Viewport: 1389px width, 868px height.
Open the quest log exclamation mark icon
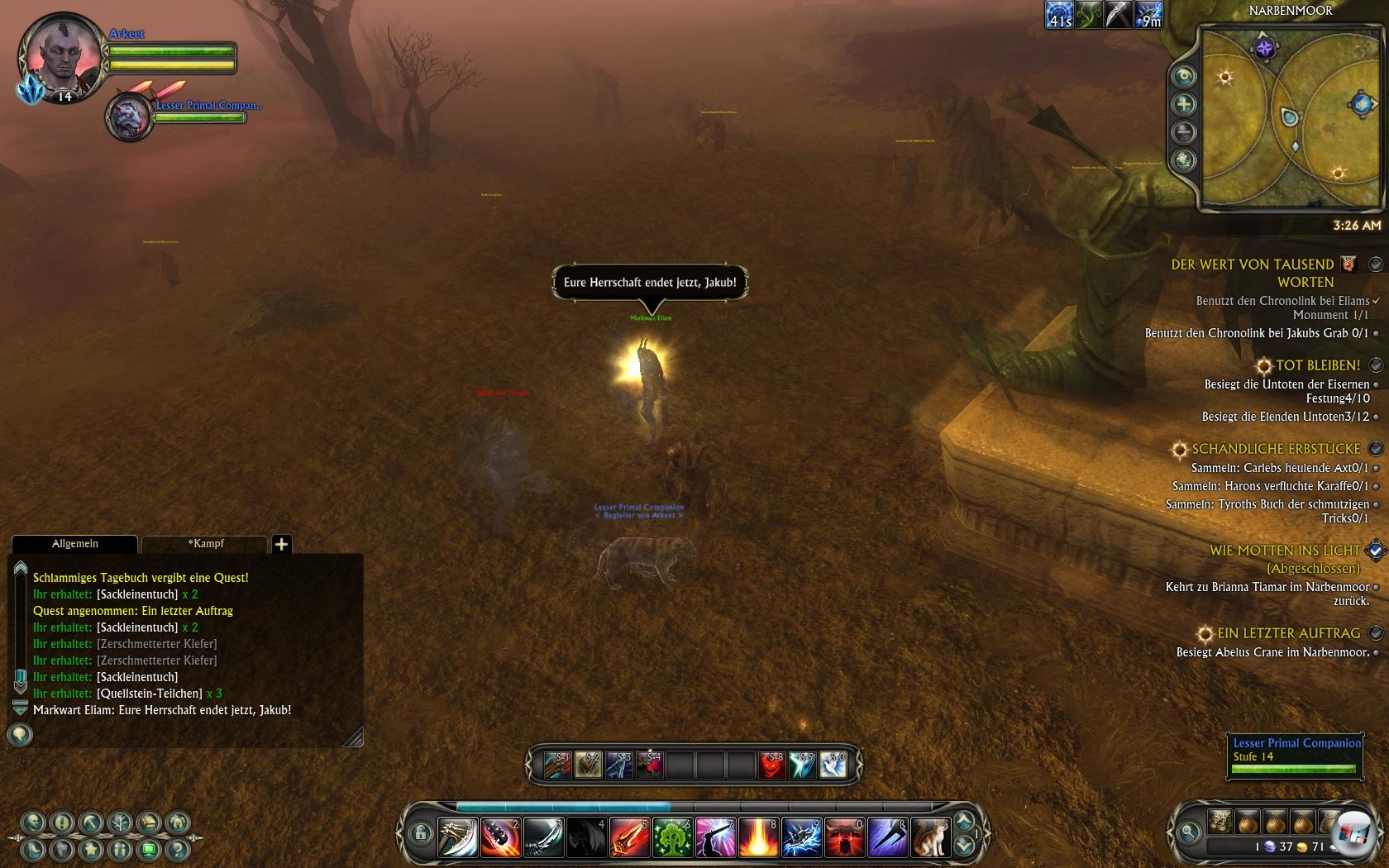pos(62,823)
